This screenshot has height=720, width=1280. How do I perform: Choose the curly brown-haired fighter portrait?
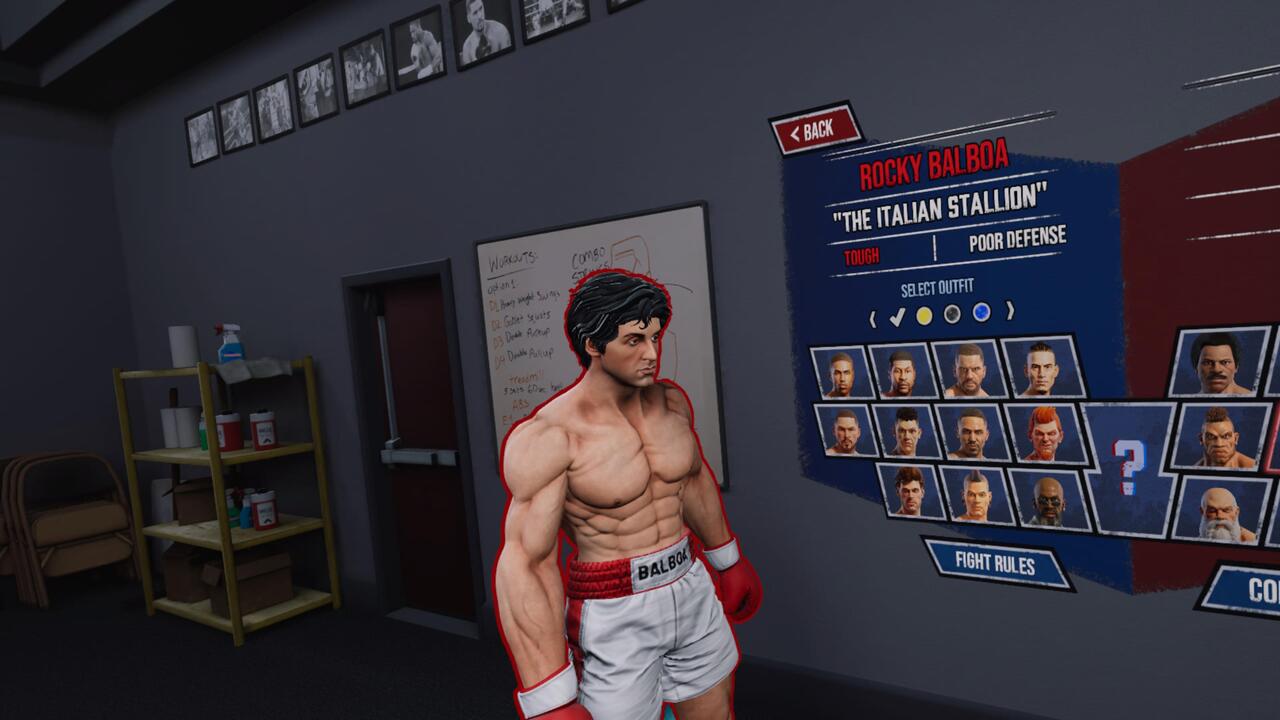pos(908,490)
